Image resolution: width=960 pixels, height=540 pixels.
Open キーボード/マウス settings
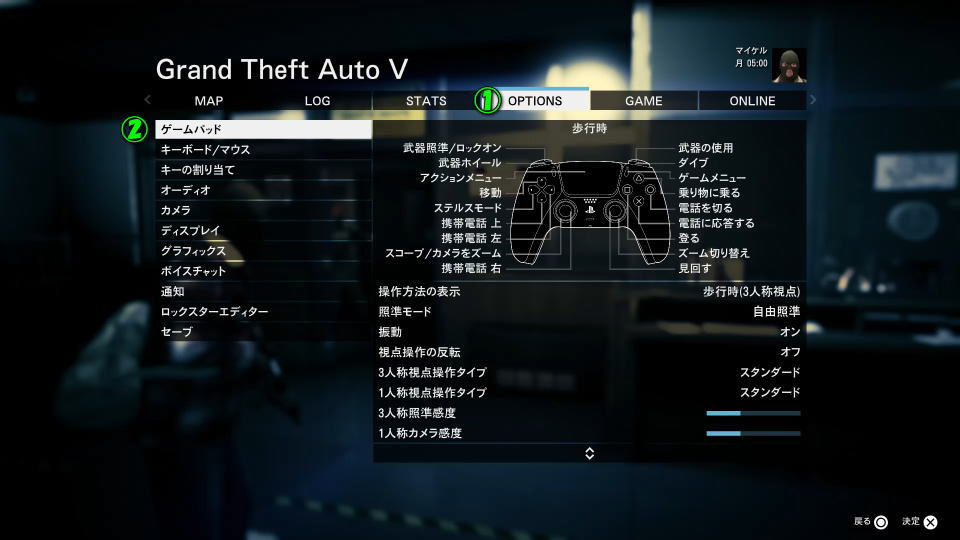click(x=263, y=150)
